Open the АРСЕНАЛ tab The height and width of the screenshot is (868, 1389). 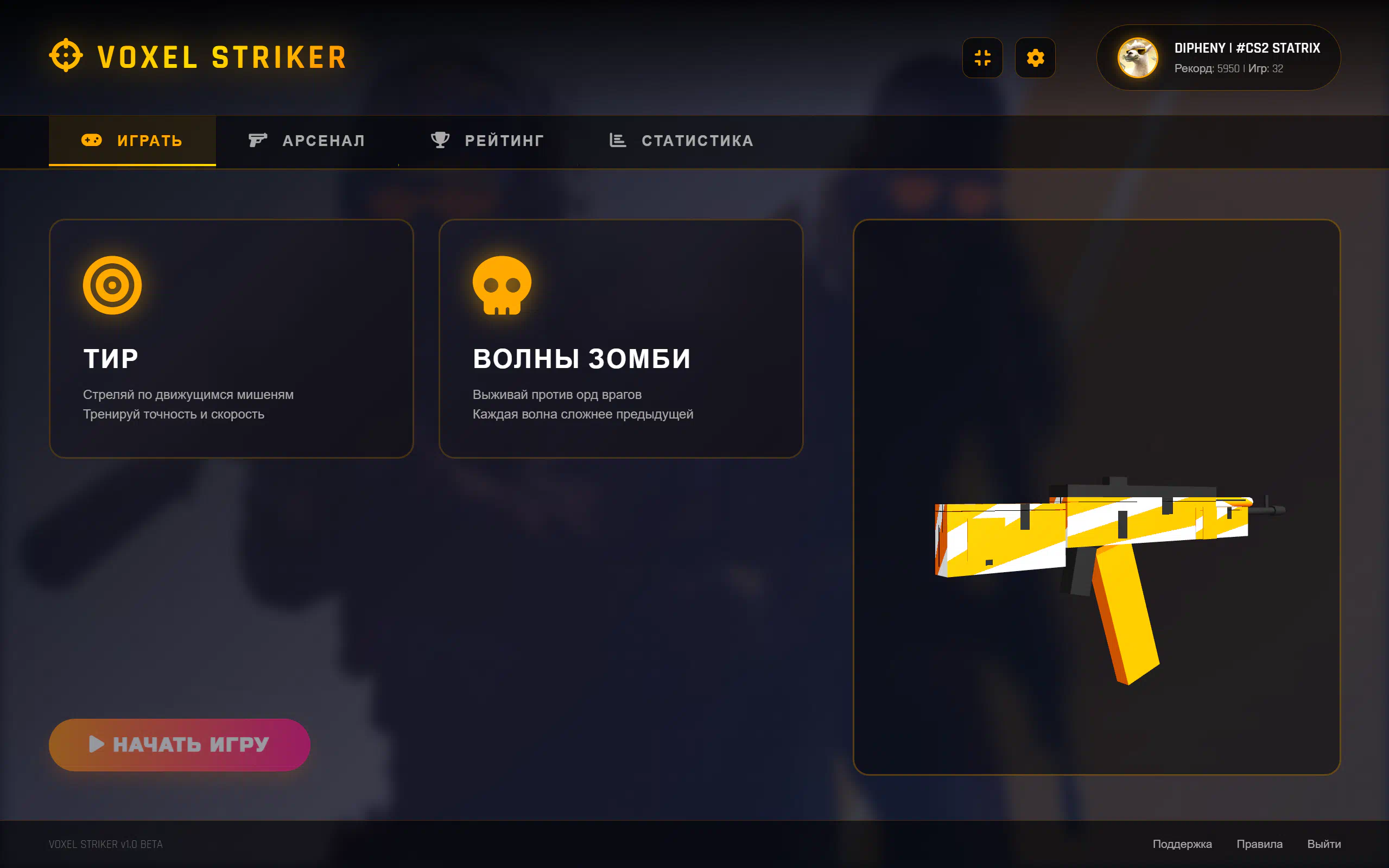(x=307, y=141)
